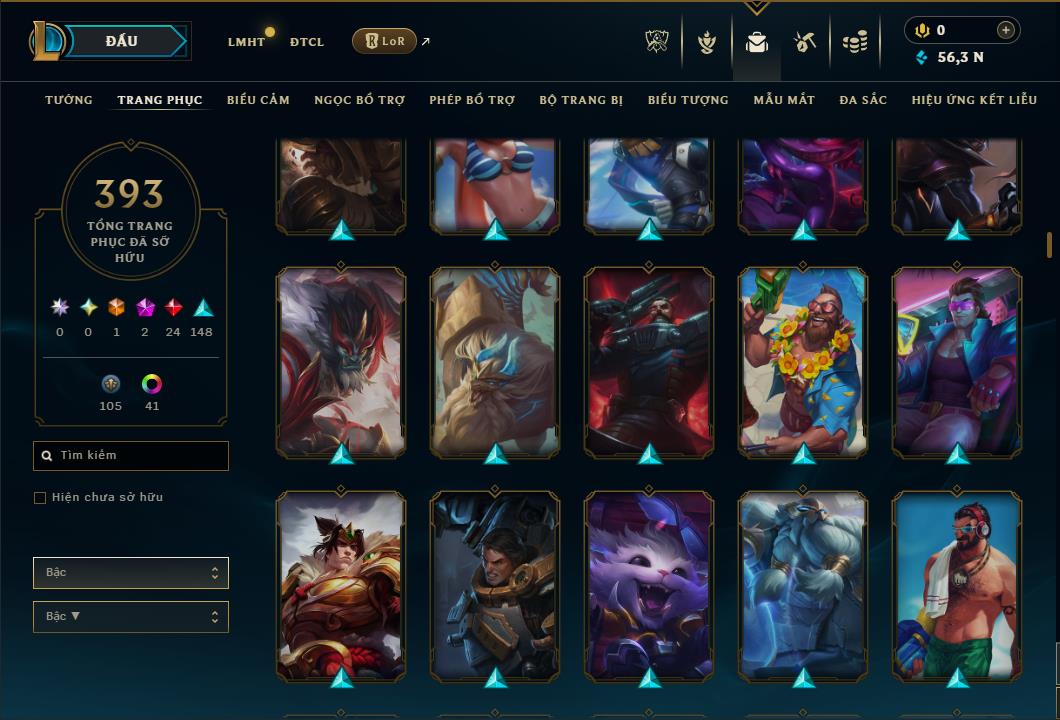The image size is (1060, 720).
Task: Open the LoR external link
Action: [385, 41]
